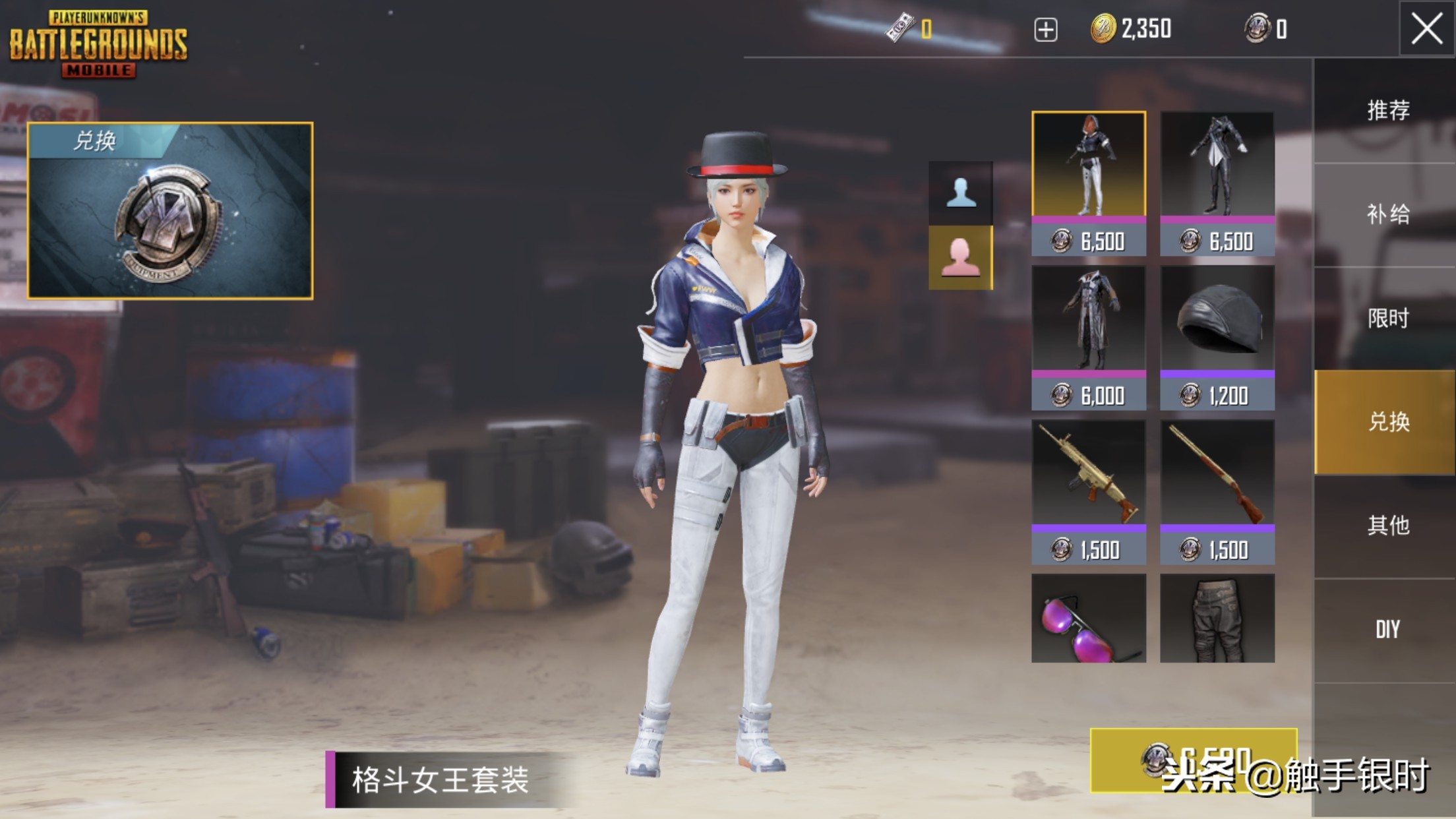The width and height of the screenshot is (1456, 819).
Task: Close the shop with the X button
Action: click(1426, 30)
